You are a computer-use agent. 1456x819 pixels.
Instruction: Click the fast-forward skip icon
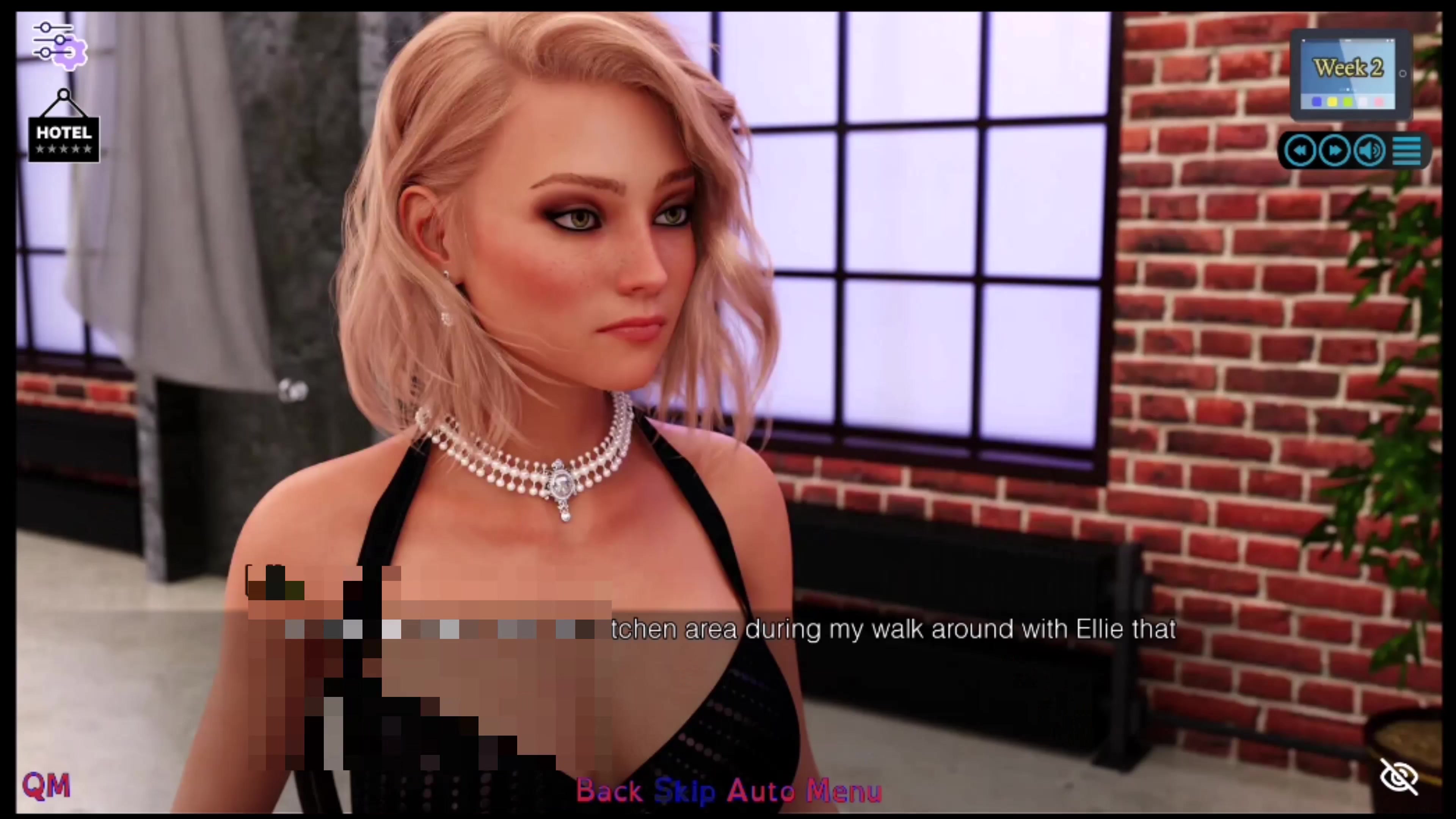[x=1335, y=150]
